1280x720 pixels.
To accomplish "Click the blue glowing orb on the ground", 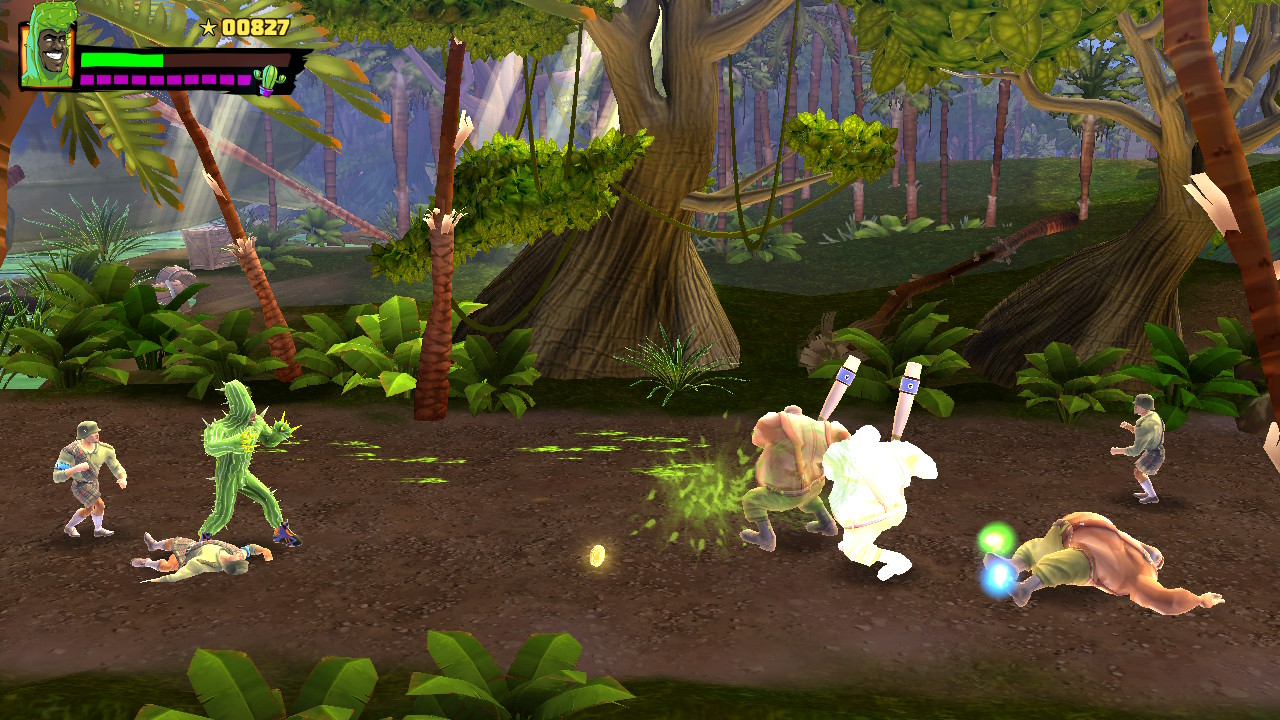I will click(997, 578).
